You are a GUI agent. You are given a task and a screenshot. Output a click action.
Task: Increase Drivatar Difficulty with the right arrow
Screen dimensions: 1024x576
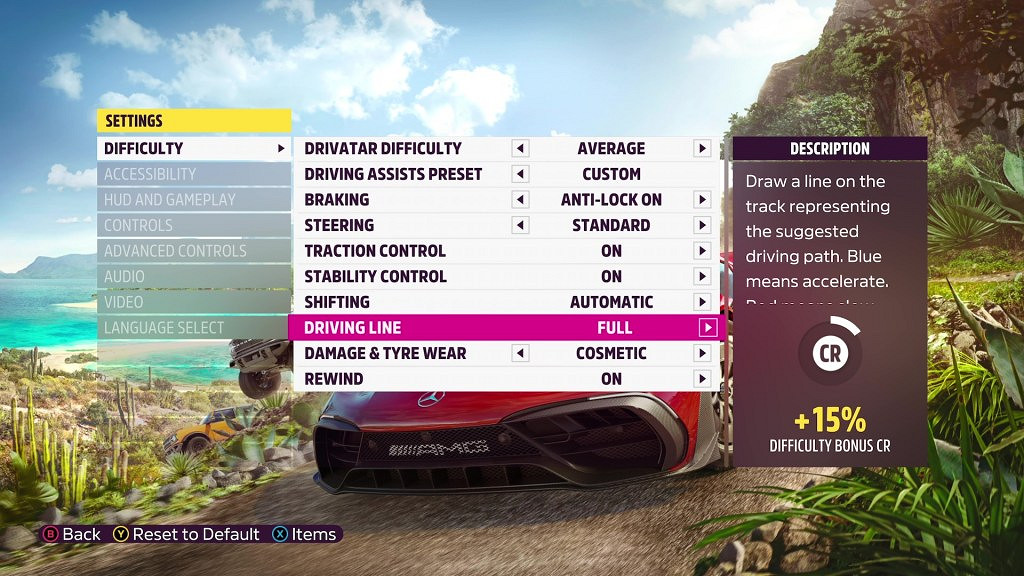tap(703, 149)
